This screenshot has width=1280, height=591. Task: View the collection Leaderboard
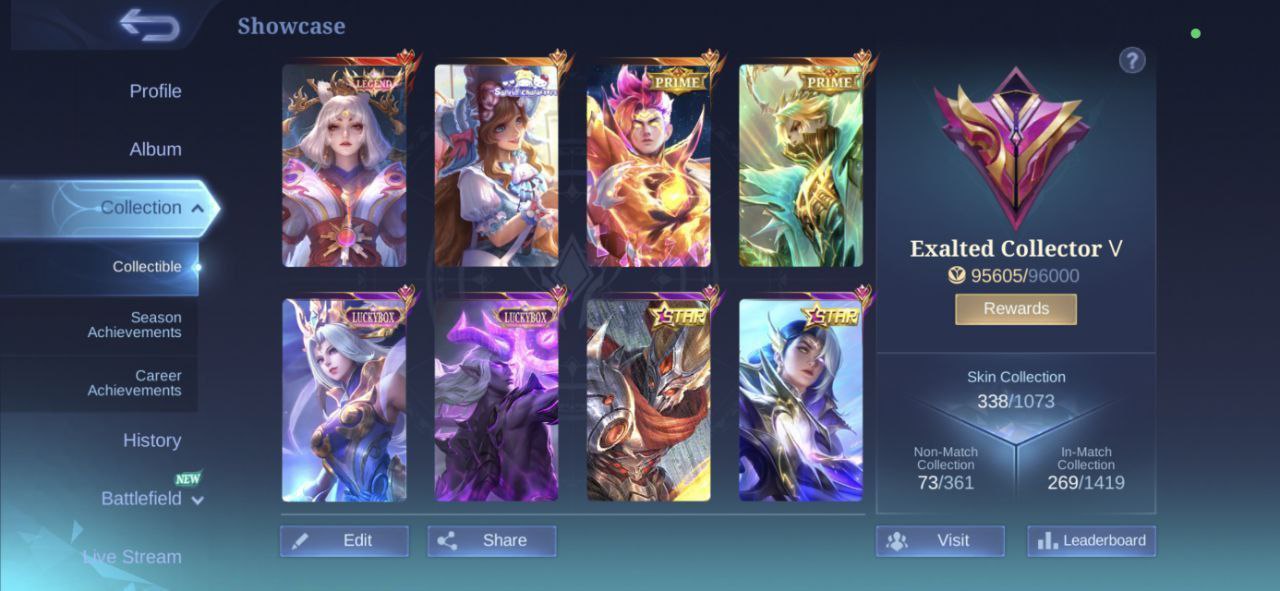coord(1091,541)
